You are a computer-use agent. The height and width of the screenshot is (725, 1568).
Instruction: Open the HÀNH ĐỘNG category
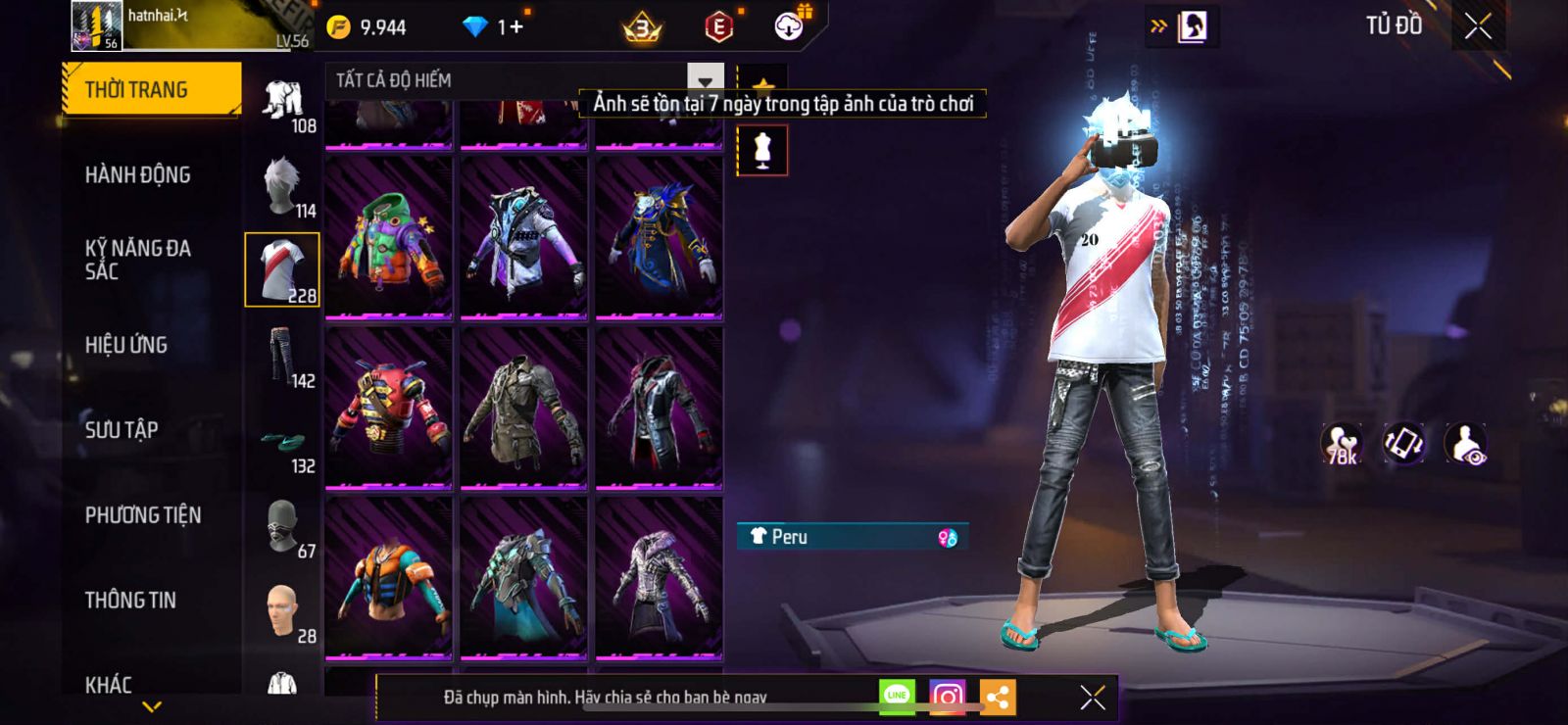point(137,175)
